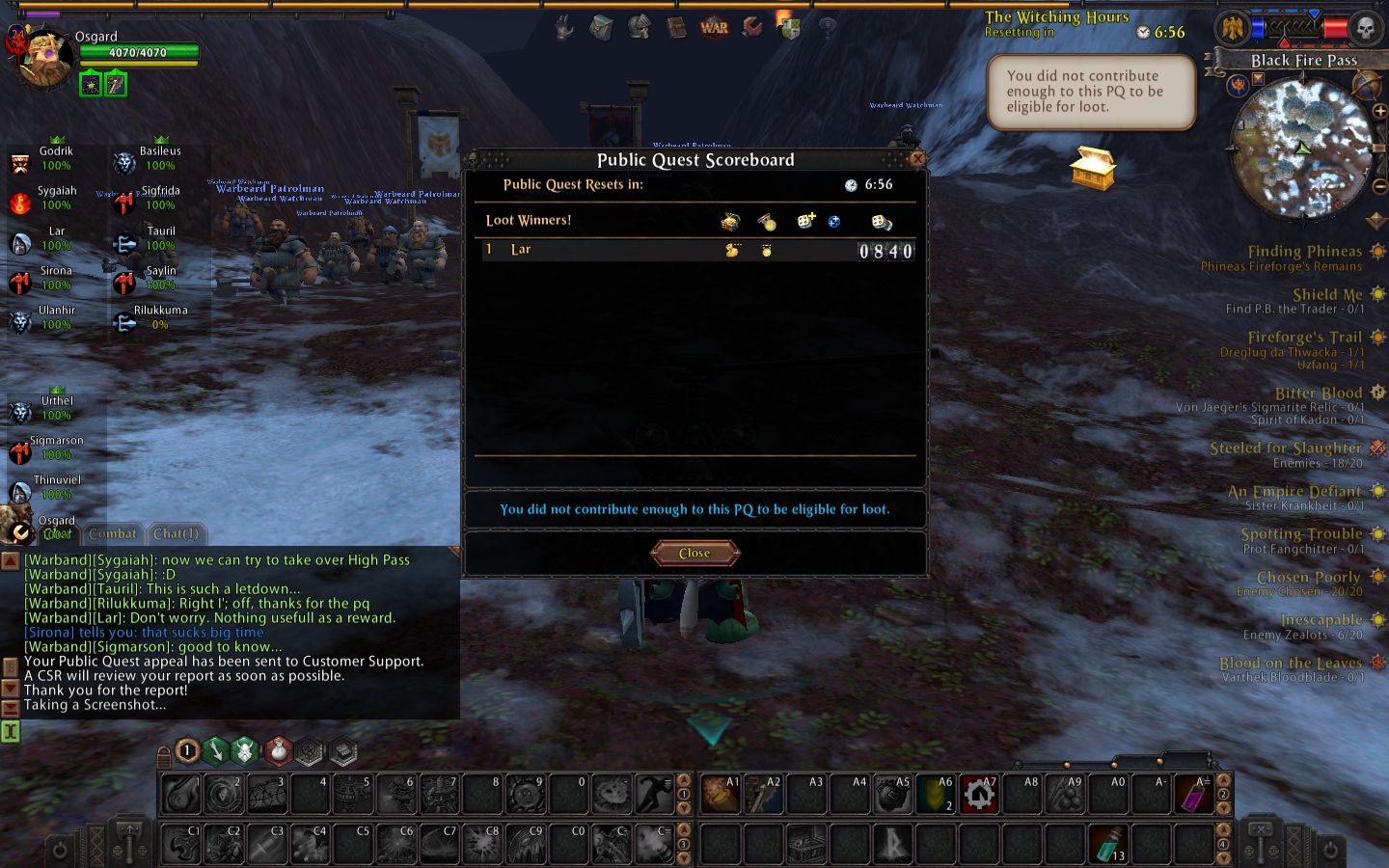
Task: Open the golden loot chest icon
Action: point(1093,168)
